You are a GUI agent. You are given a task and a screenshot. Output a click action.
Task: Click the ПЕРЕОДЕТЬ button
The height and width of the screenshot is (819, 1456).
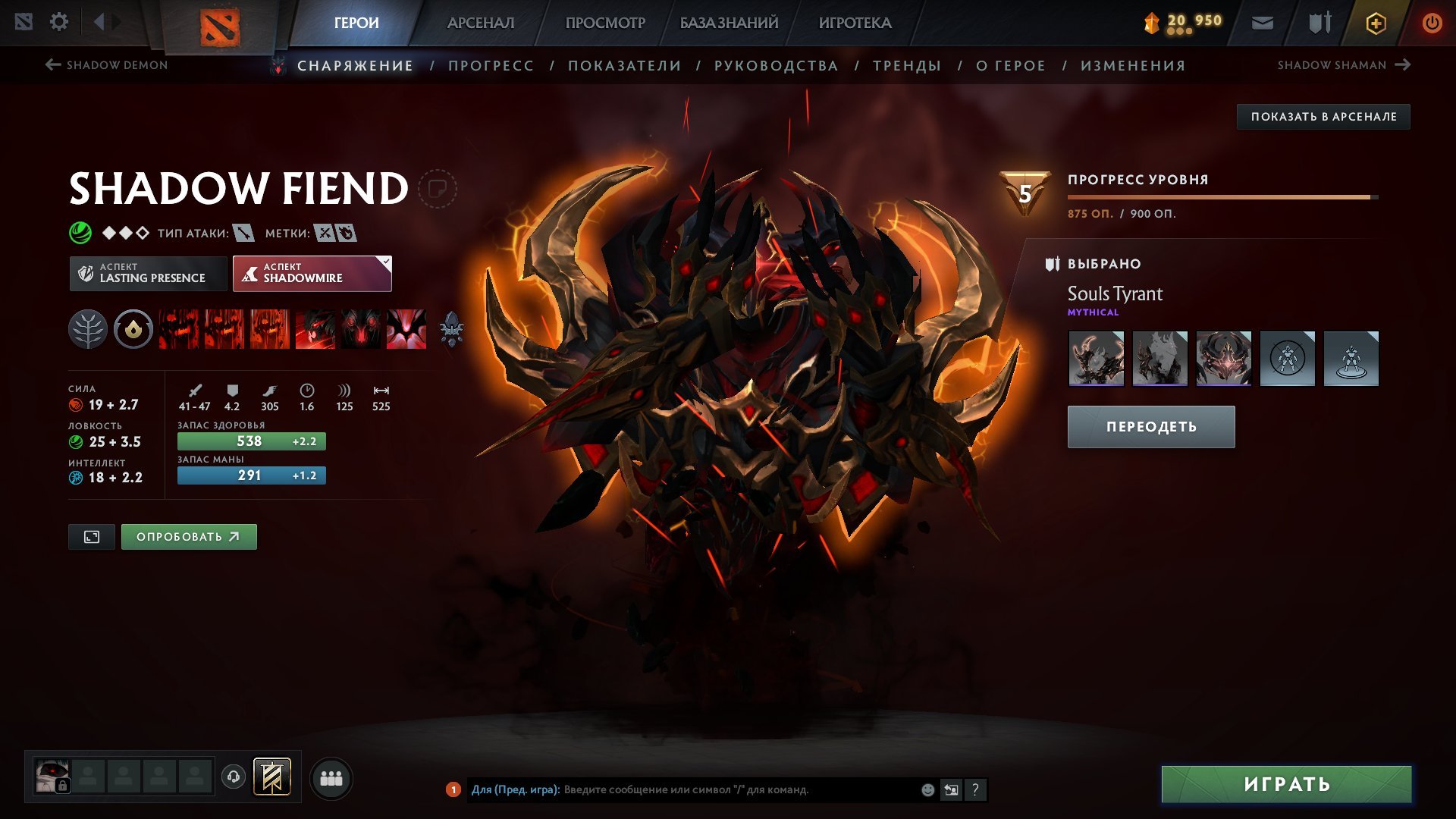(x=1150, y=426)
